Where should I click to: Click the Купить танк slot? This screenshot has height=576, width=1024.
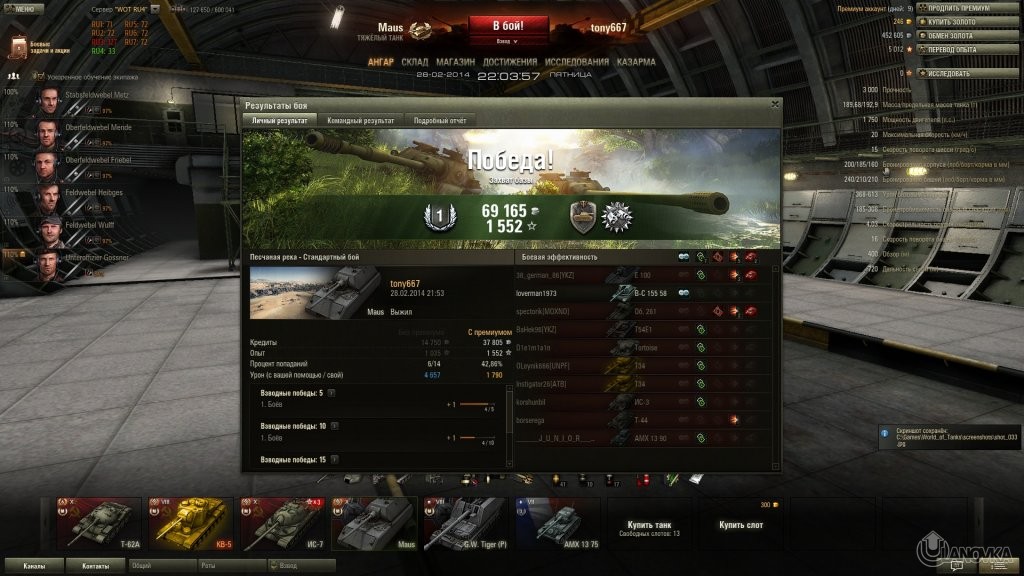coord(649,526)
